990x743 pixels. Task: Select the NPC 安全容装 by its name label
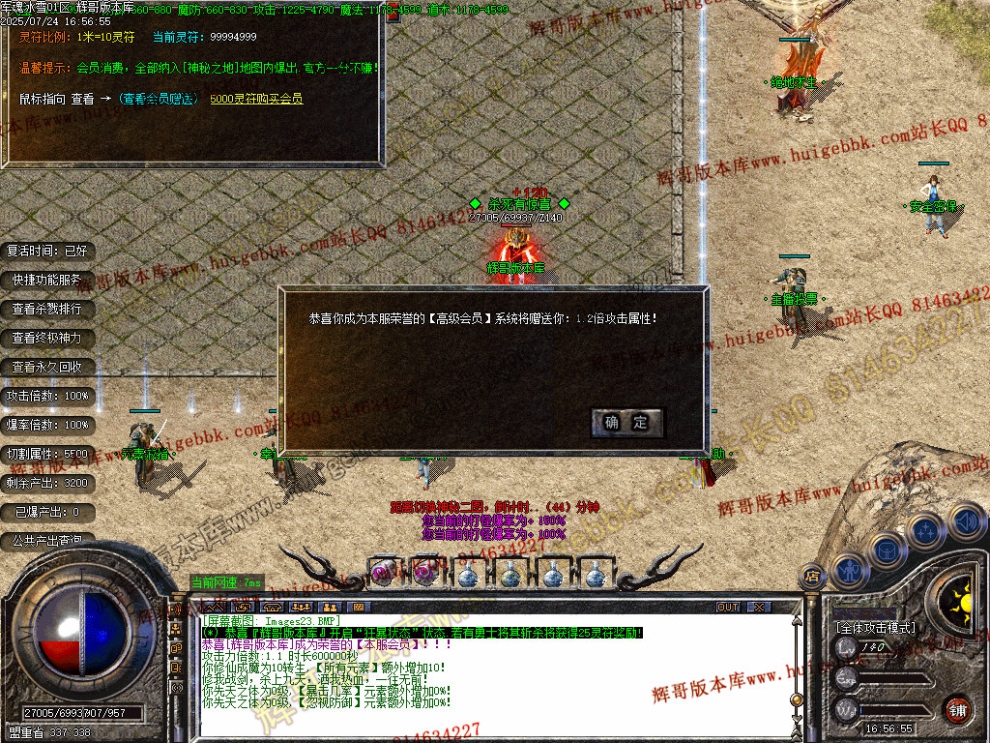click(x=933, y=207)
